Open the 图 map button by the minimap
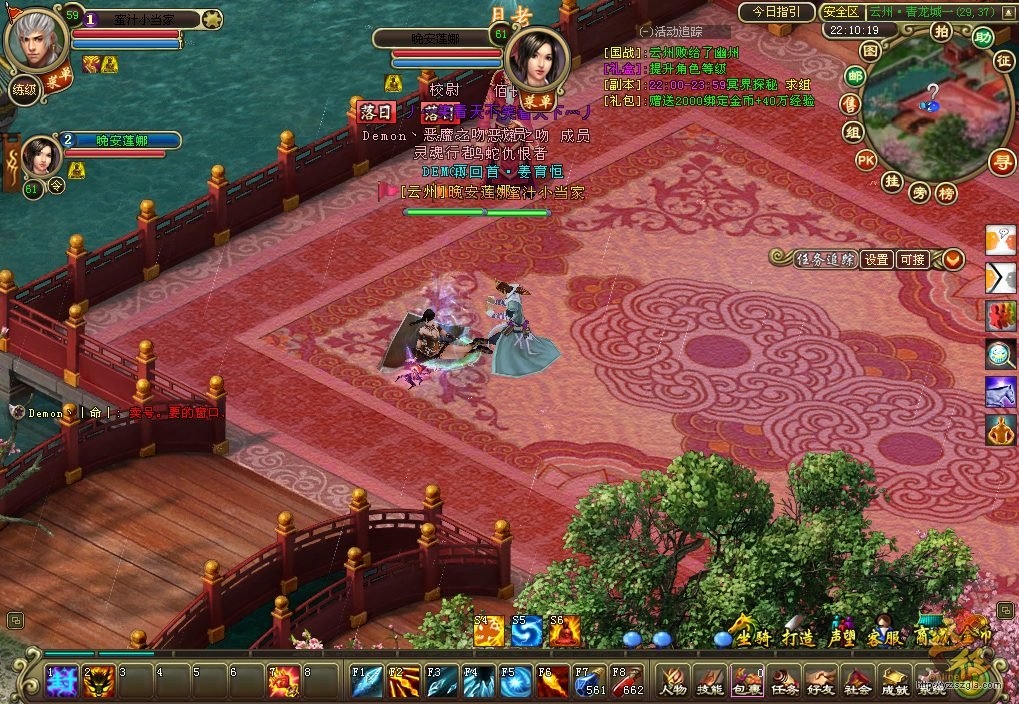The image size is (1019, 704). click(871, 49)
